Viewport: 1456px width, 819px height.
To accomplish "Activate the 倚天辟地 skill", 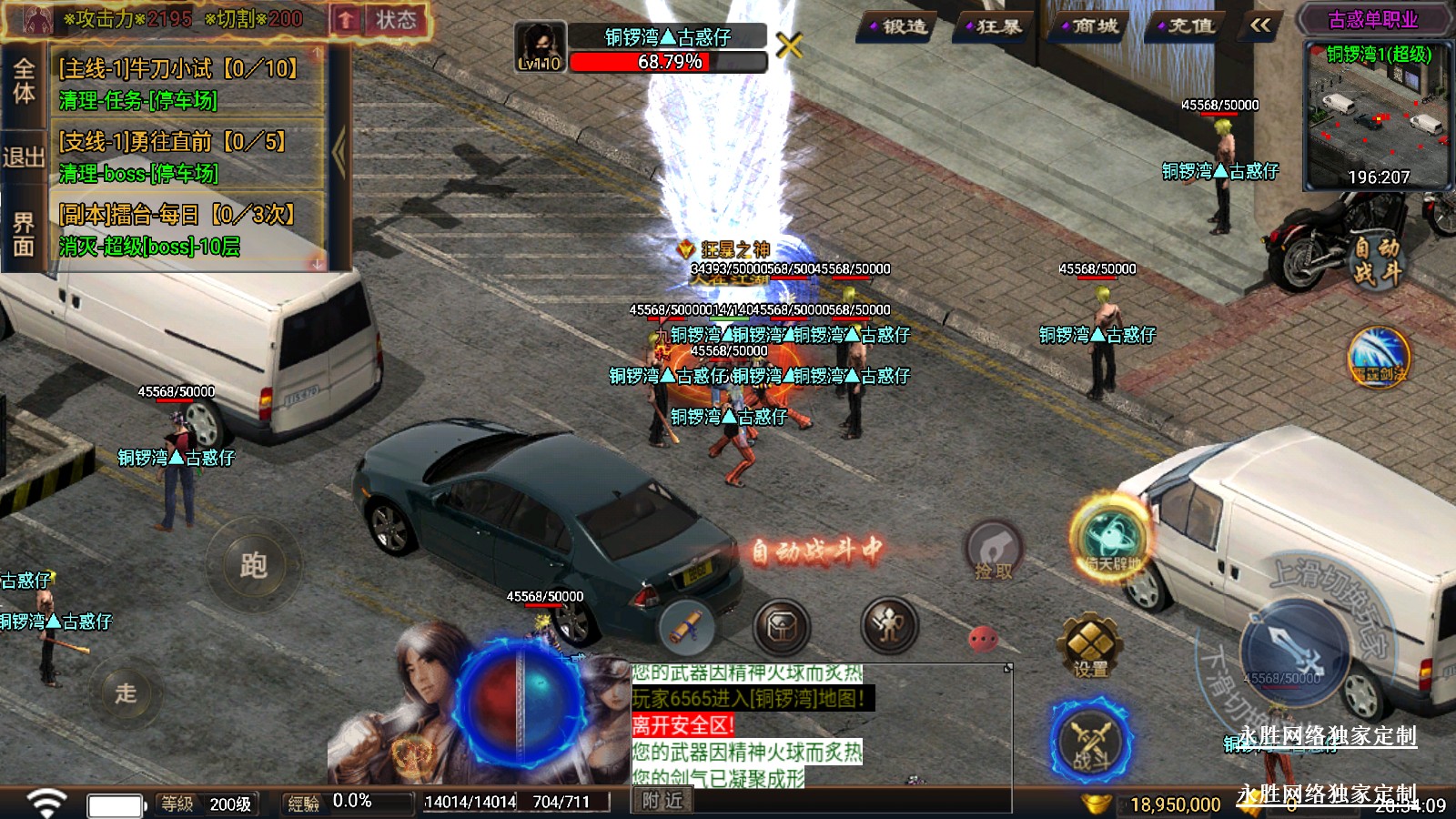I will [1111, 539].
